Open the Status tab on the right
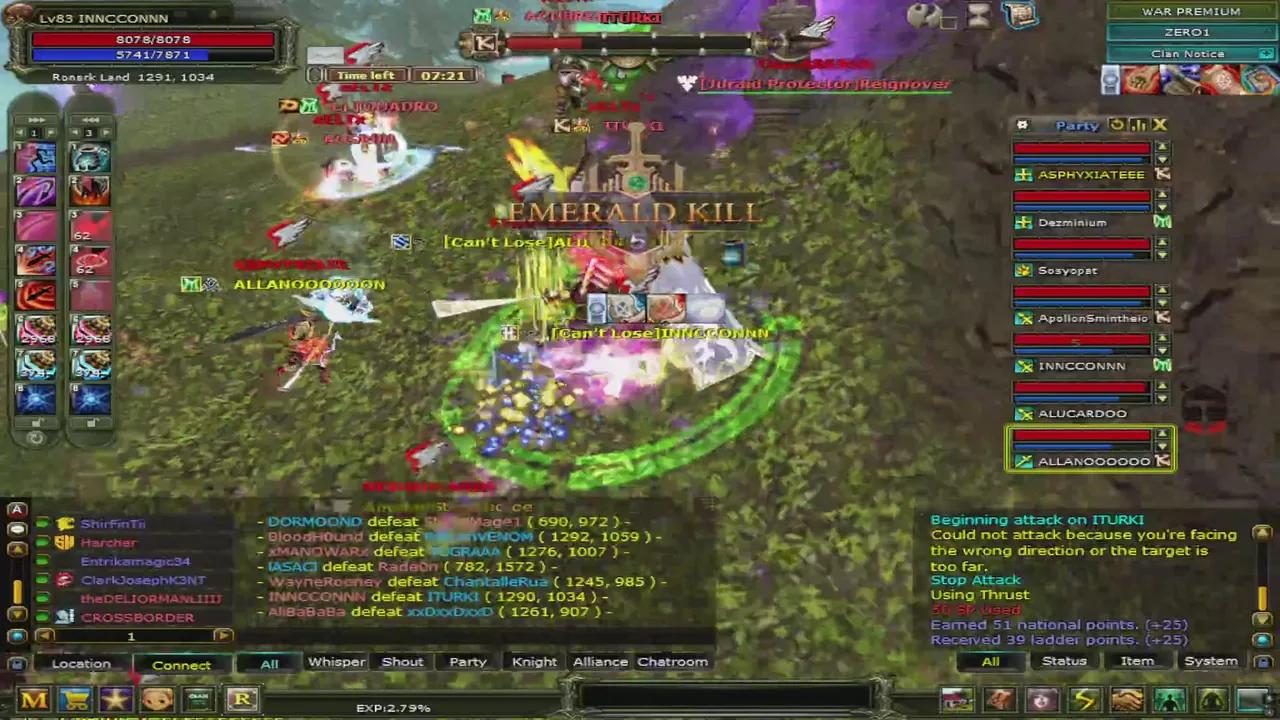Viewport: 1280px width, 720px height. coord(1064,661)
